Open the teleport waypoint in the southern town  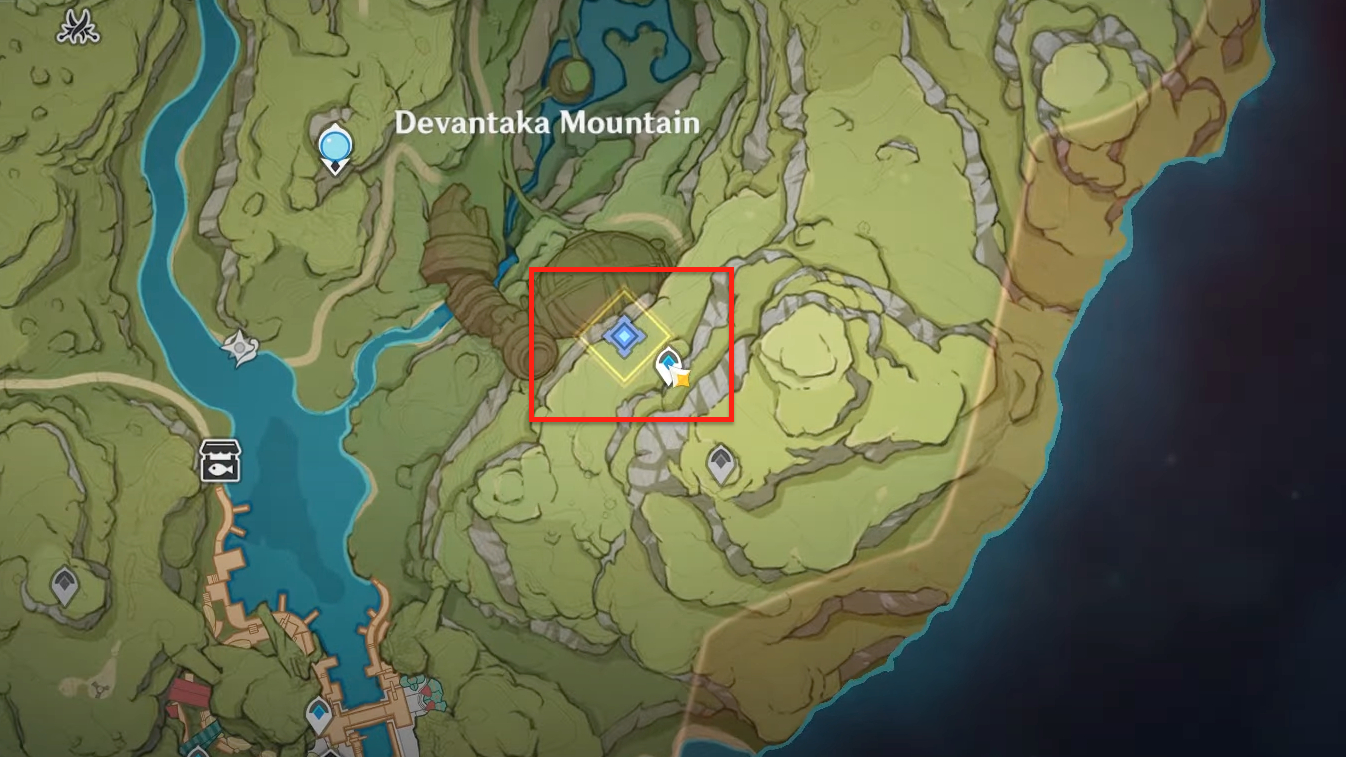click(318, 711)
